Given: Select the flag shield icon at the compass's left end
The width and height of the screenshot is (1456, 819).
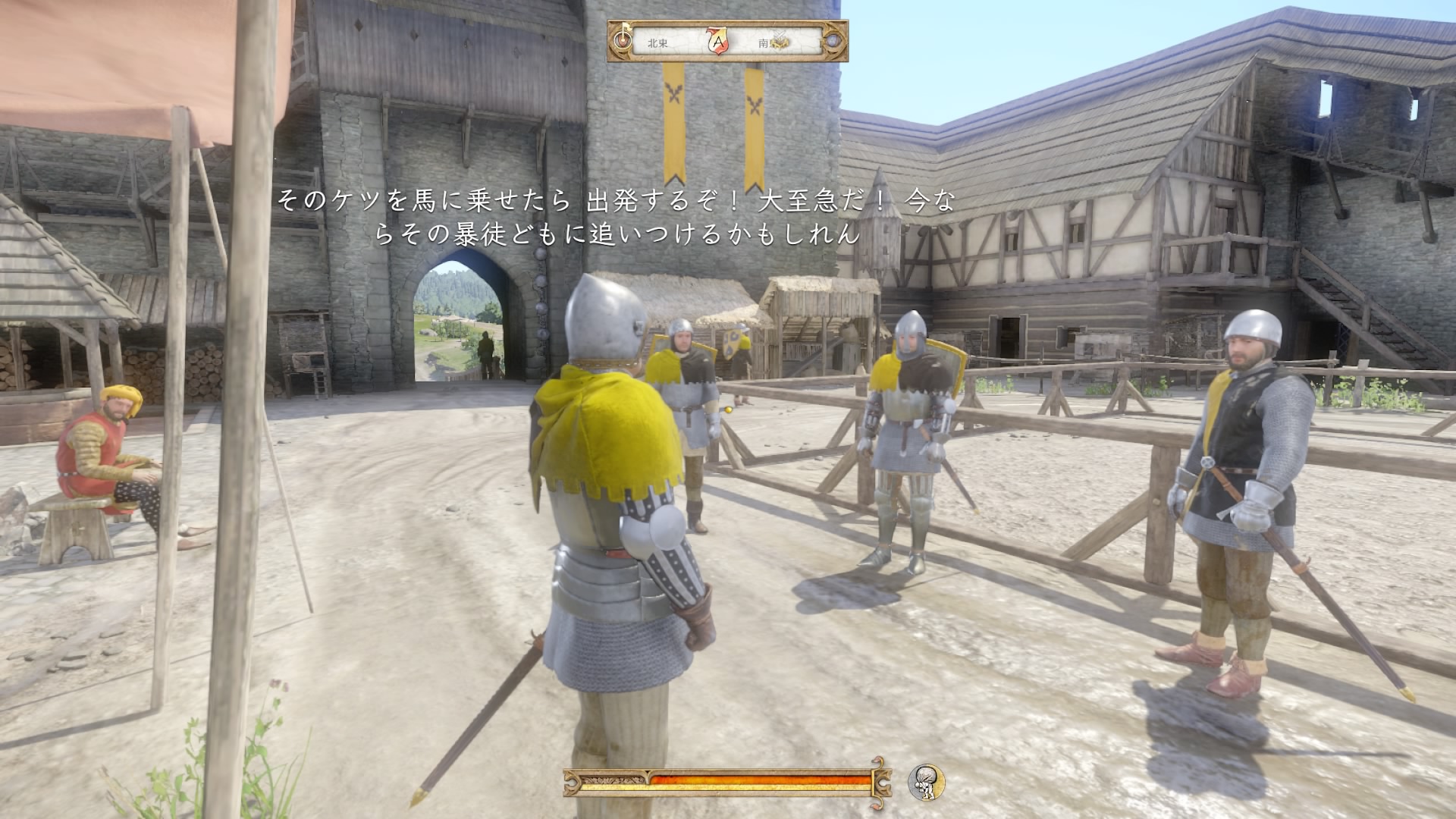Looking at the screenshot, I should (623, 40).
